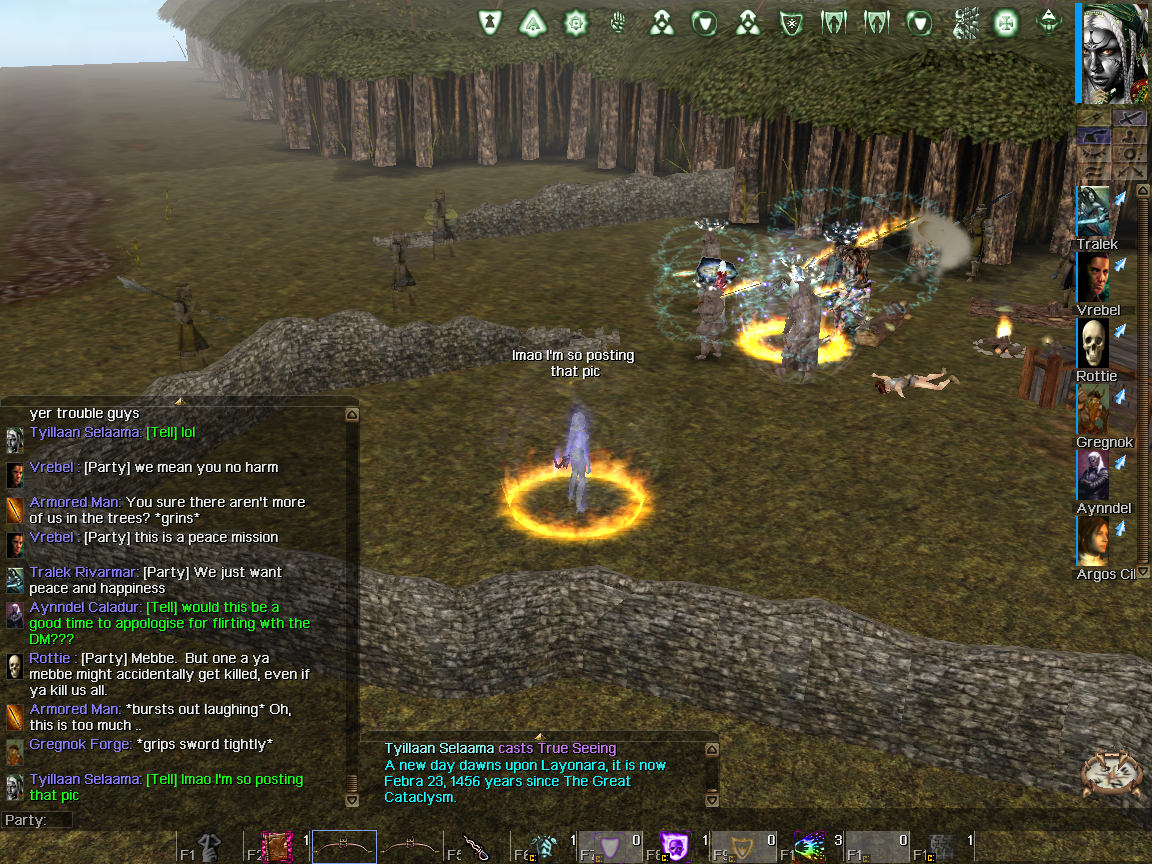The image size is (1152, 864).
Task: Activate the teal armor quickslot
Action: (543, 848)
